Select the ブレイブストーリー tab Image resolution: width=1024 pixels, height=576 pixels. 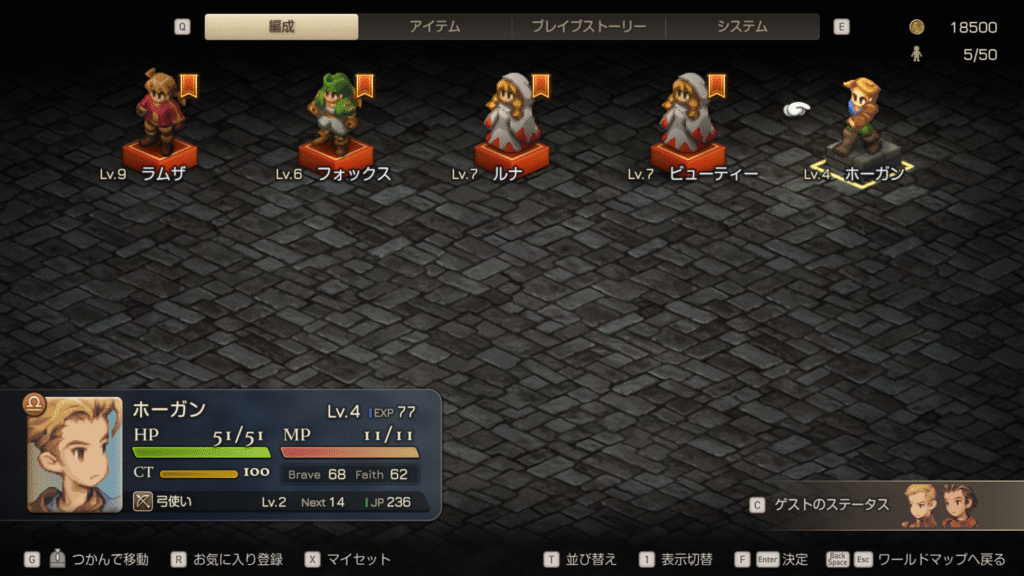coord(588,27)
